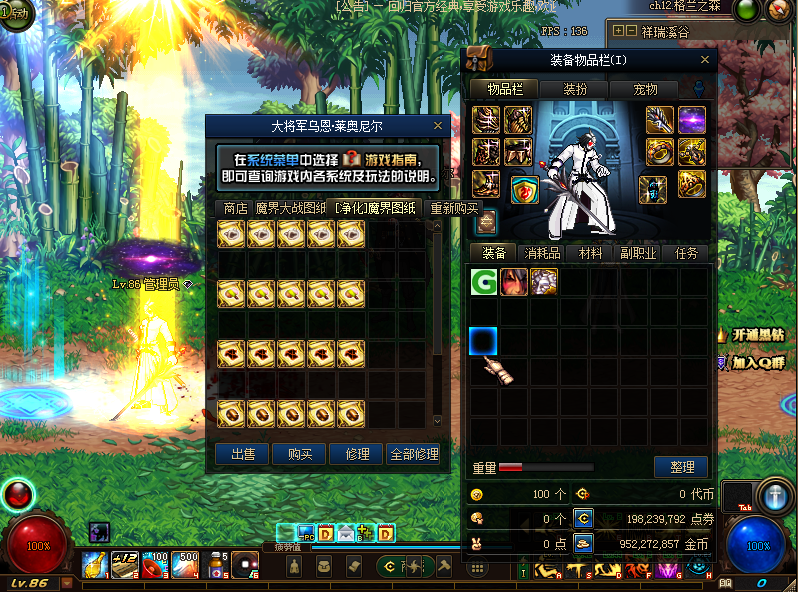Select the purple galaxy equipment slot
798x592 pixels.
692,120
